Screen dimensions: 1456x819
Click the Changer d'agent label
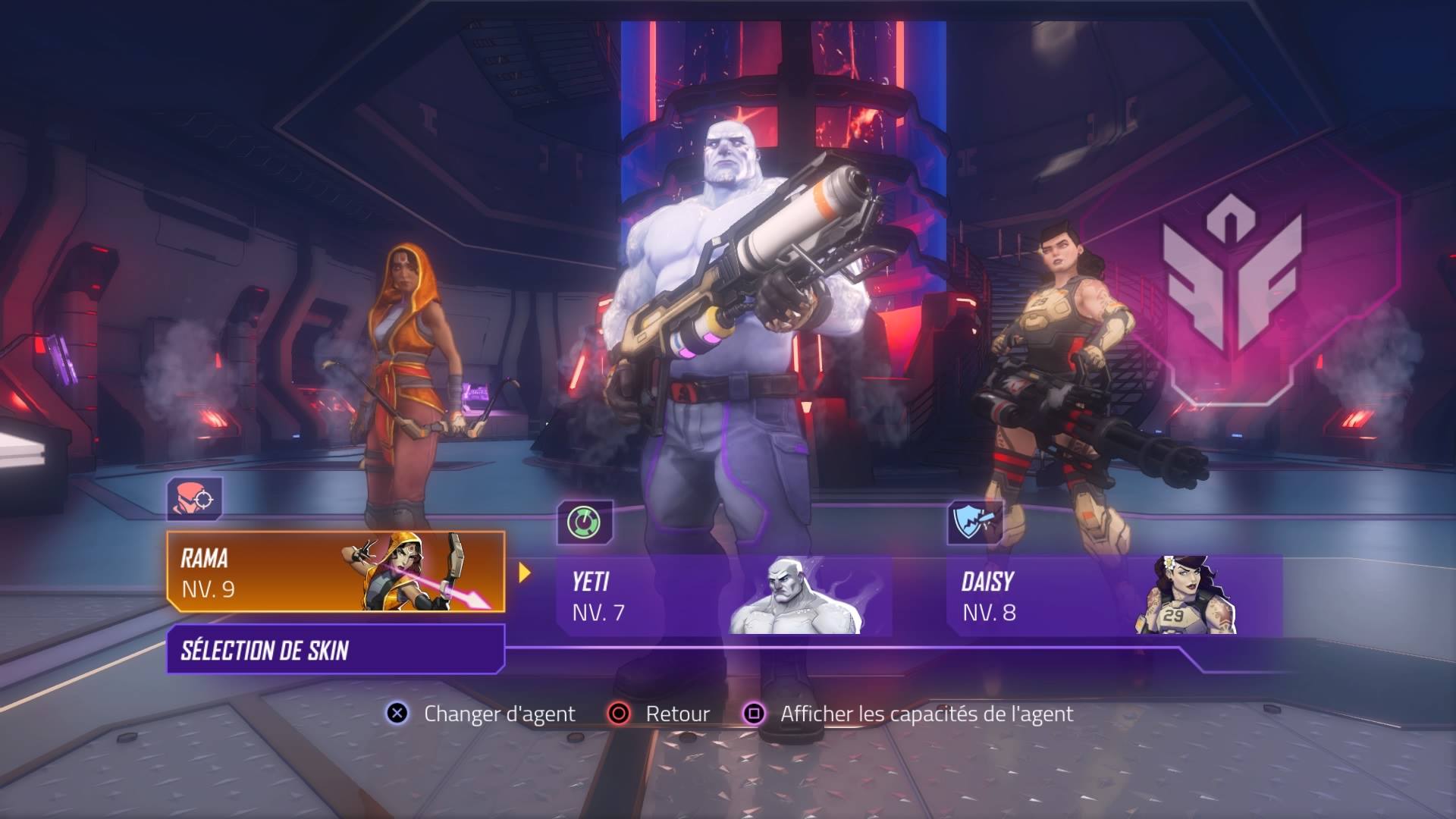click(x=499, y=714)
